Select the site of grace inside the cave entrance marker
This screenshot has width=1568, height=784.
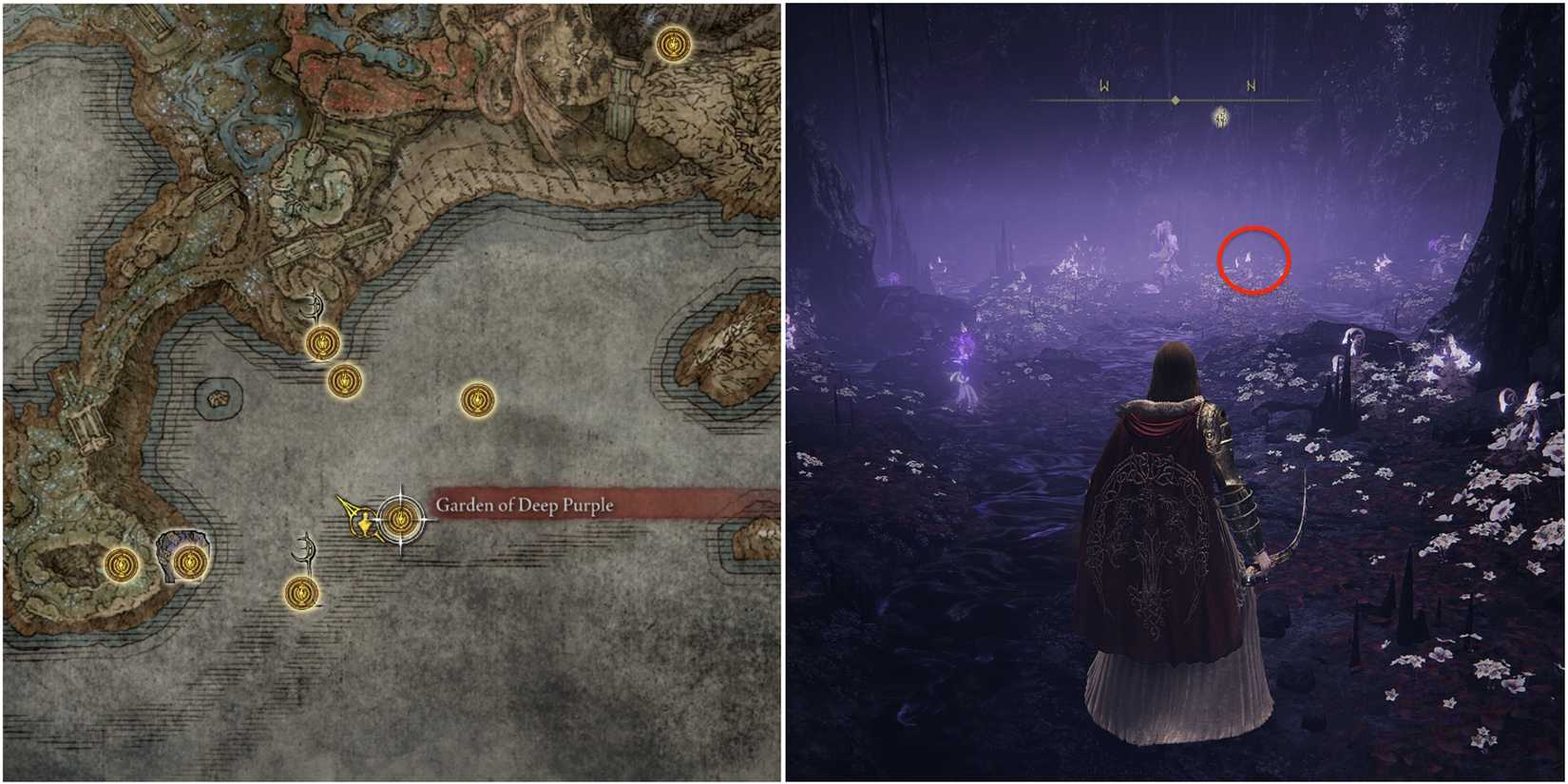[x=187, y=561]
